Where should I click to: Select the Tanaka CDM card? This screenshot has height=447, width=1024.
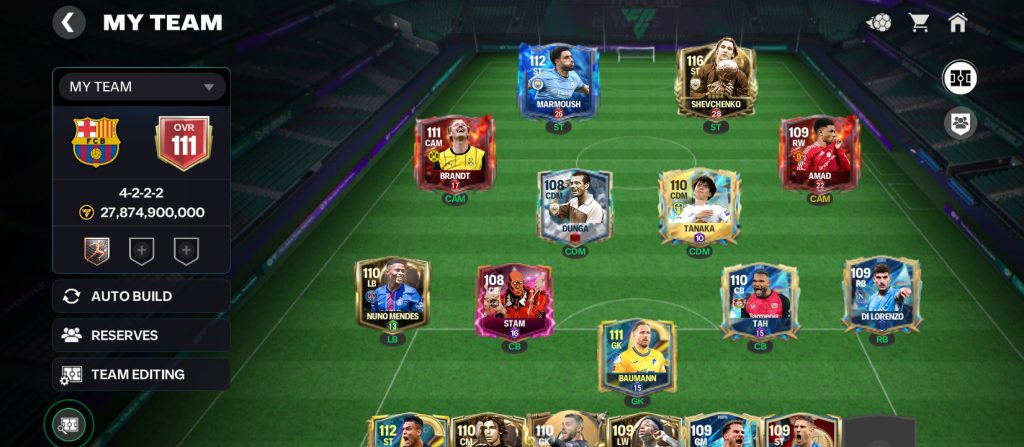pyautogui.click(x=699, y=205)
